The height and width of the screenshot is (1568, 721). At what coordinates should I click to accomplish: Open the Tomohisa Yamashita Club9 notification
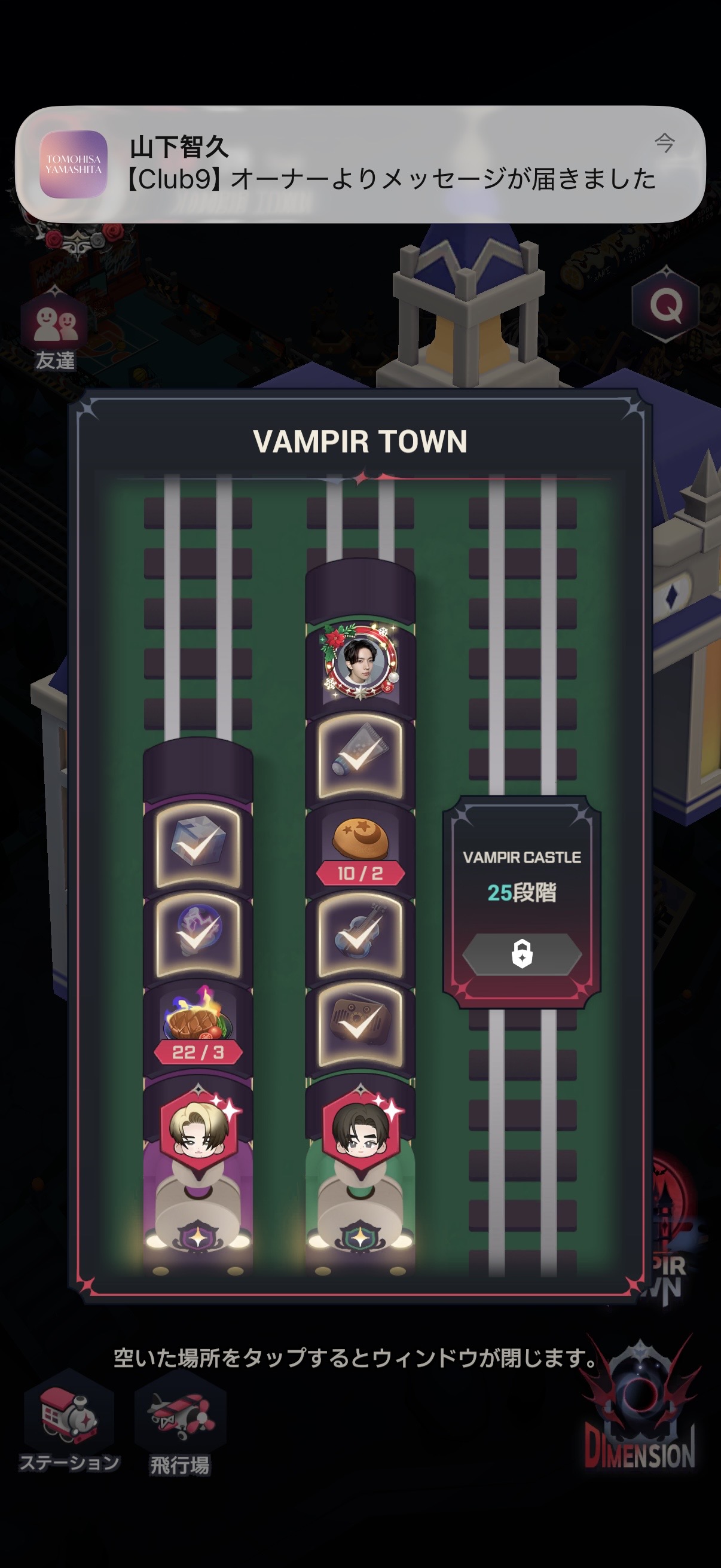coord(360,164)
